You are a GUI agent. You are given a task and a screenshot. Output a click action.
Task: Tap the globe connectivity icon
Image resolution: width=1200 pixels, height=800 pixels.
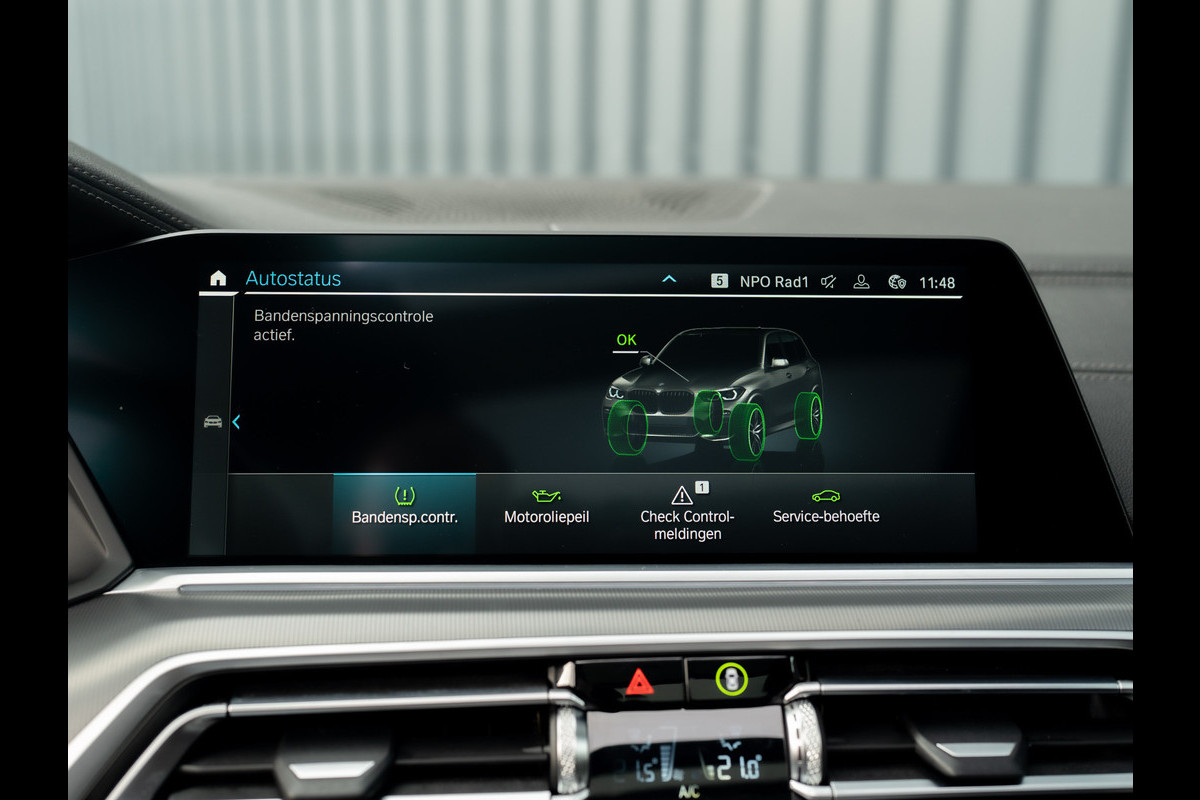[x=896, y=282]
